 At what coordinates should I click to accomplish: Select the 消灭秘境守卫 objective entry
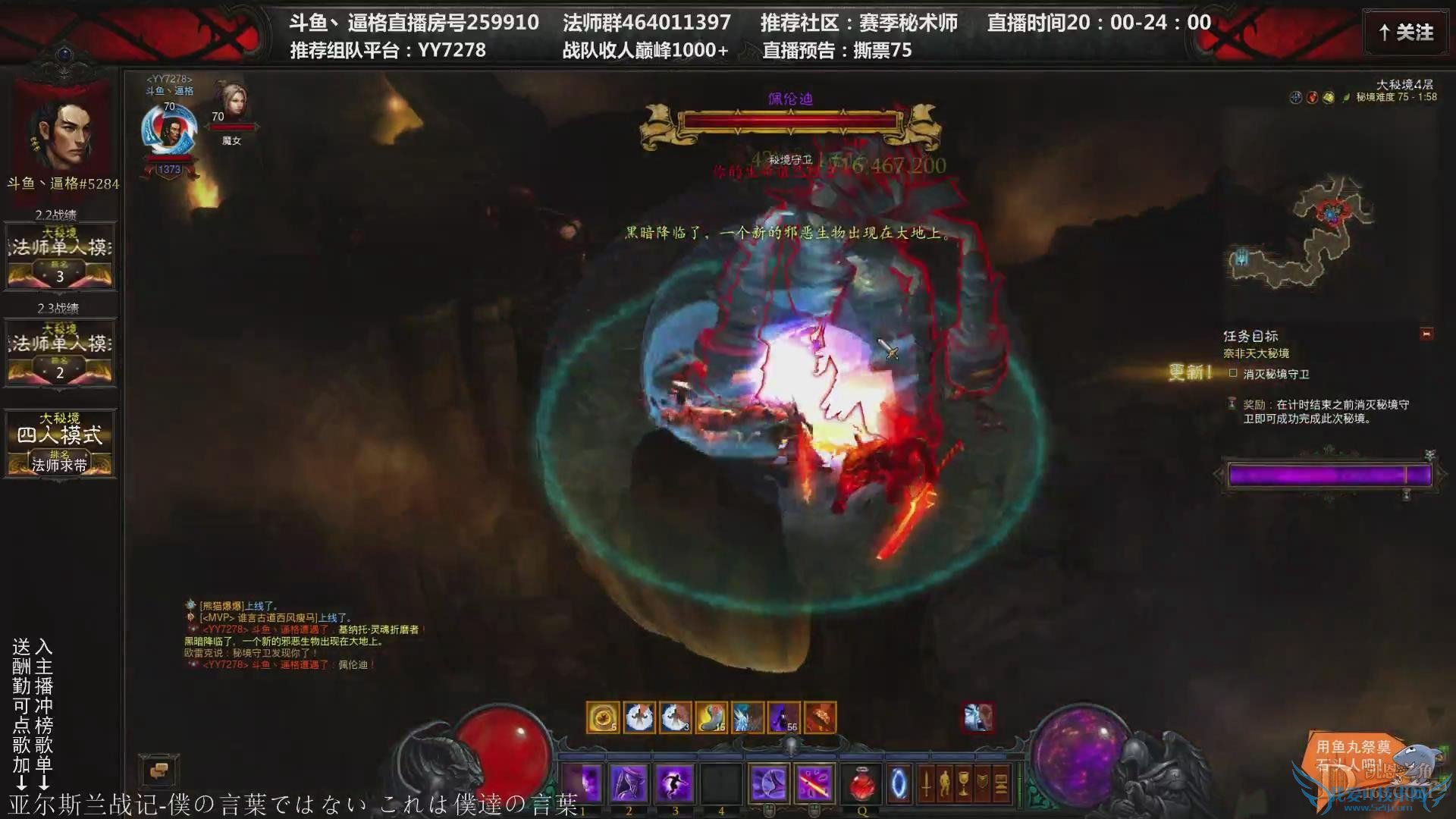click(x=1276, y=374)
